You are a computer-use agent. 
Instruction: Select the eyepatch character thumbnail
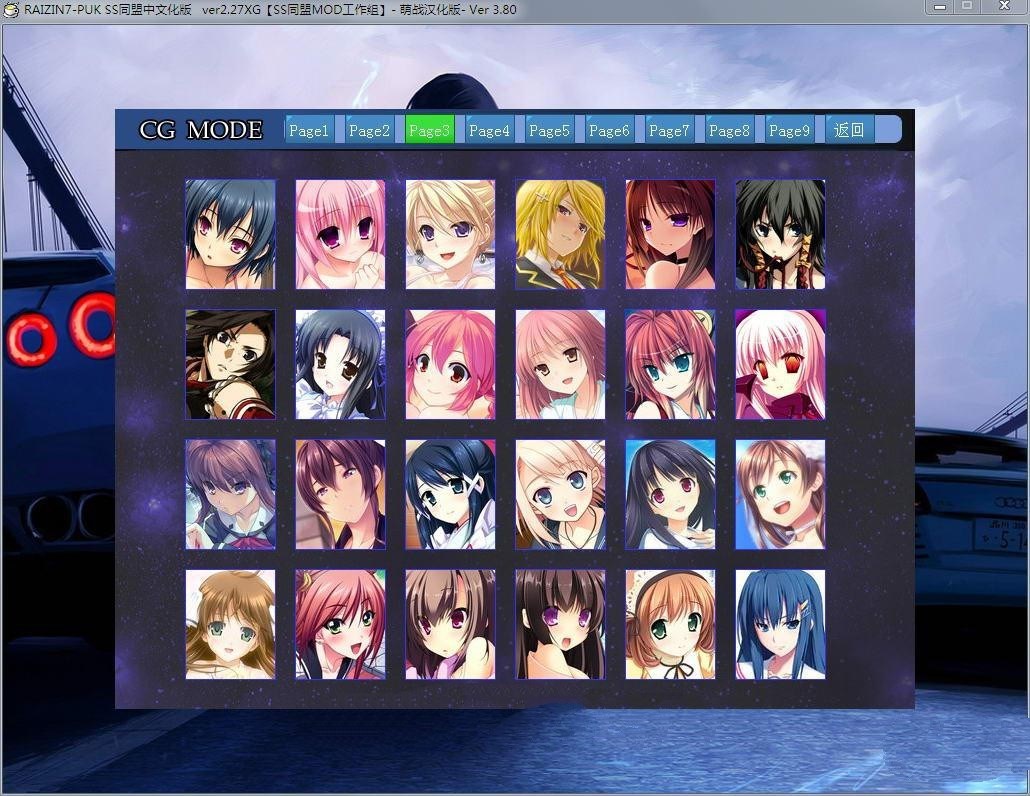coord(230,364)
